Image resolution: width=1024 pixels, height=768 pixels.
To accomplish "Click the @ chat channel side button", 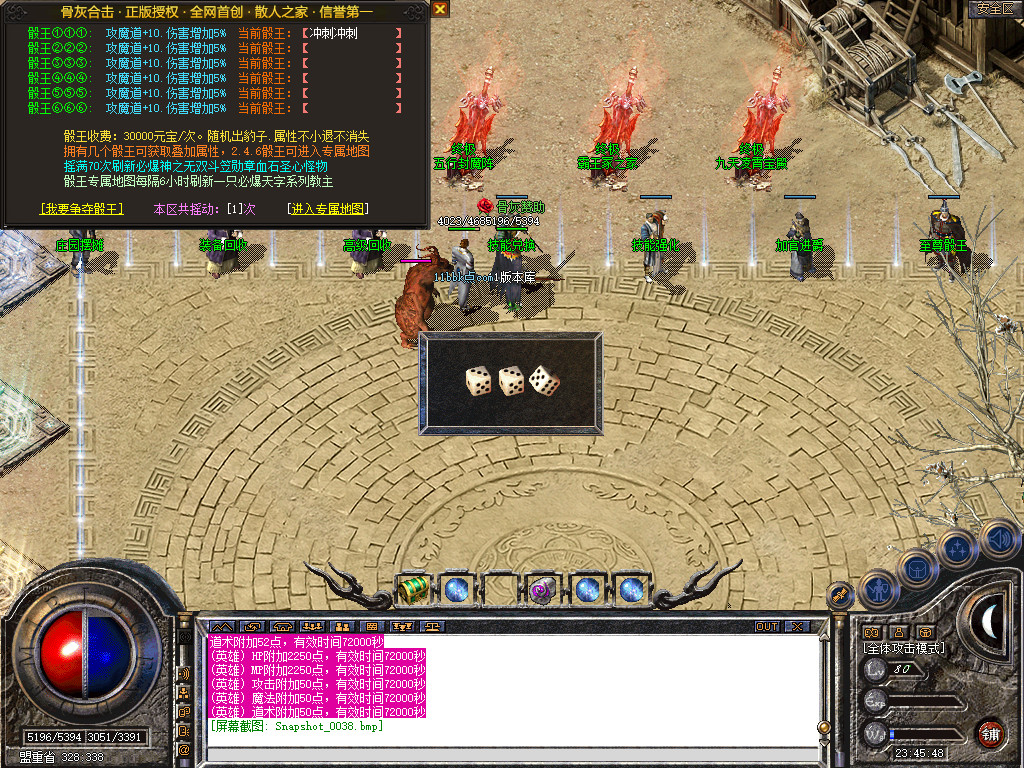I will (184, 749).
